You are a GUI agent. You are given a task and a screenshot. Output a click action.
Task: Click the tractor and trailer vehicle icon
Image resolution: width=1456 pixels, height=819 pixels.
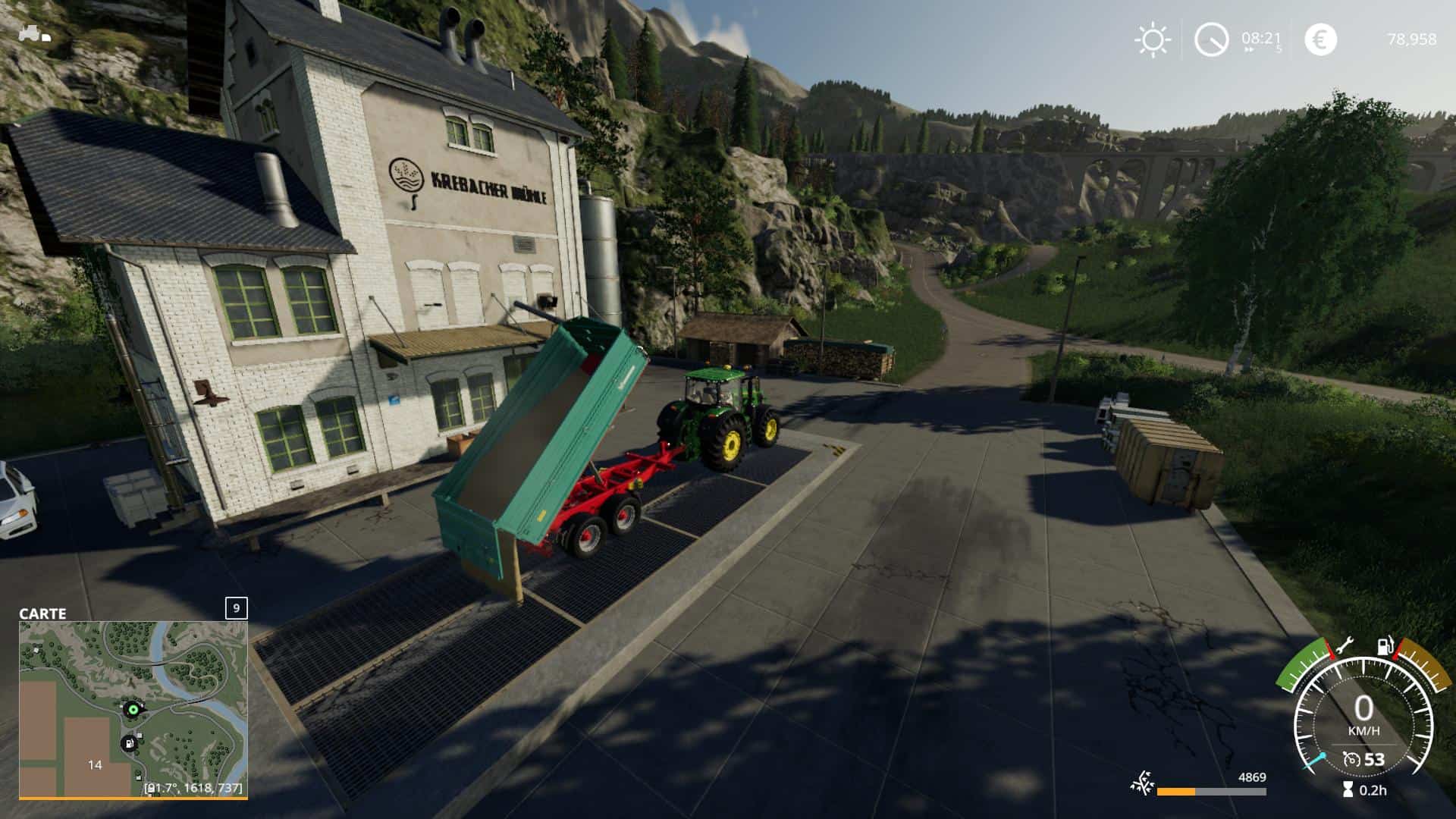(34, 34)
